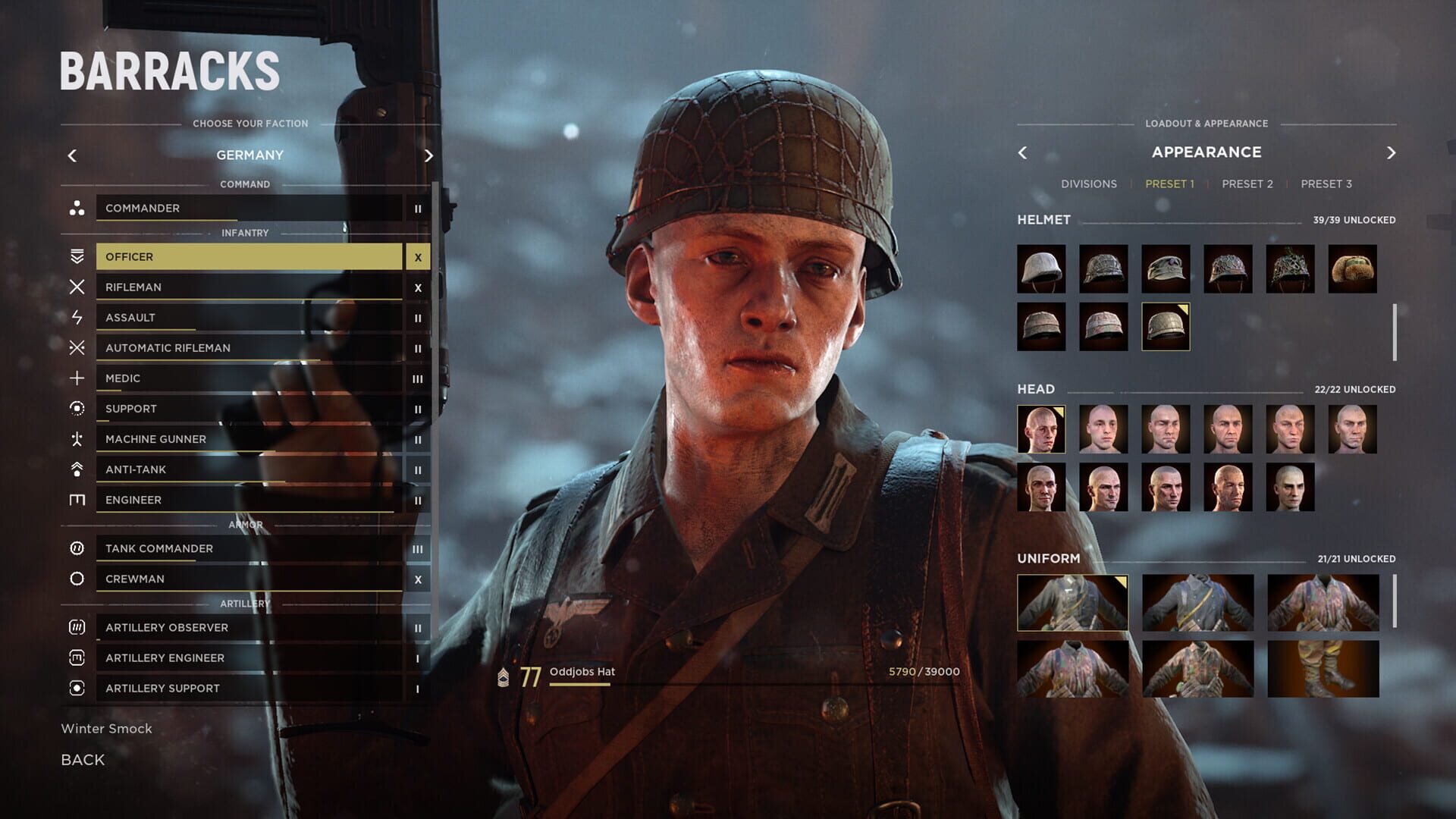The width and height of the screenshot is (1456, 819).
Task: Select the Machine Gunner icon
Action: click(x=76, y=438)
